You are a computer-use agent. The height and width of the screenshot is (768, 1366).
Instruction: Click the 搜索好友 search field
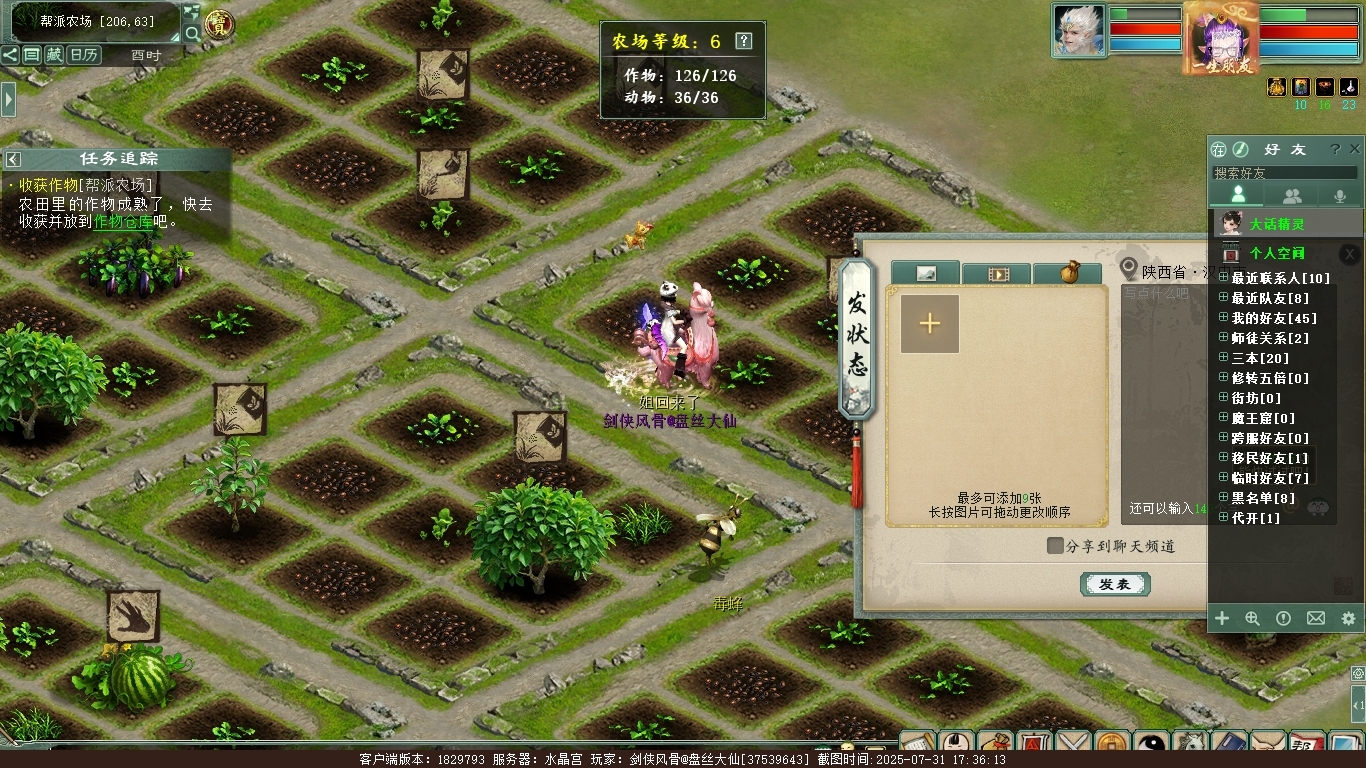coord(1284,173)
